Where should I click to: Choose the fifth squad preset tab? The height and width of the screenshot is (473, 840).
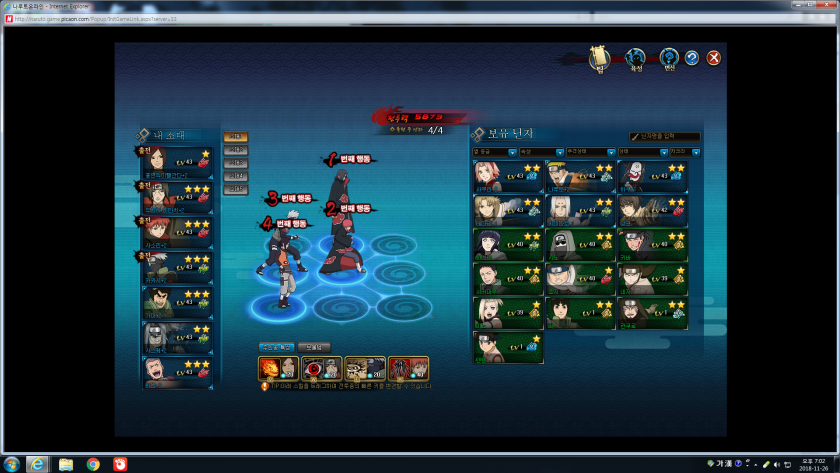[236, 189]
